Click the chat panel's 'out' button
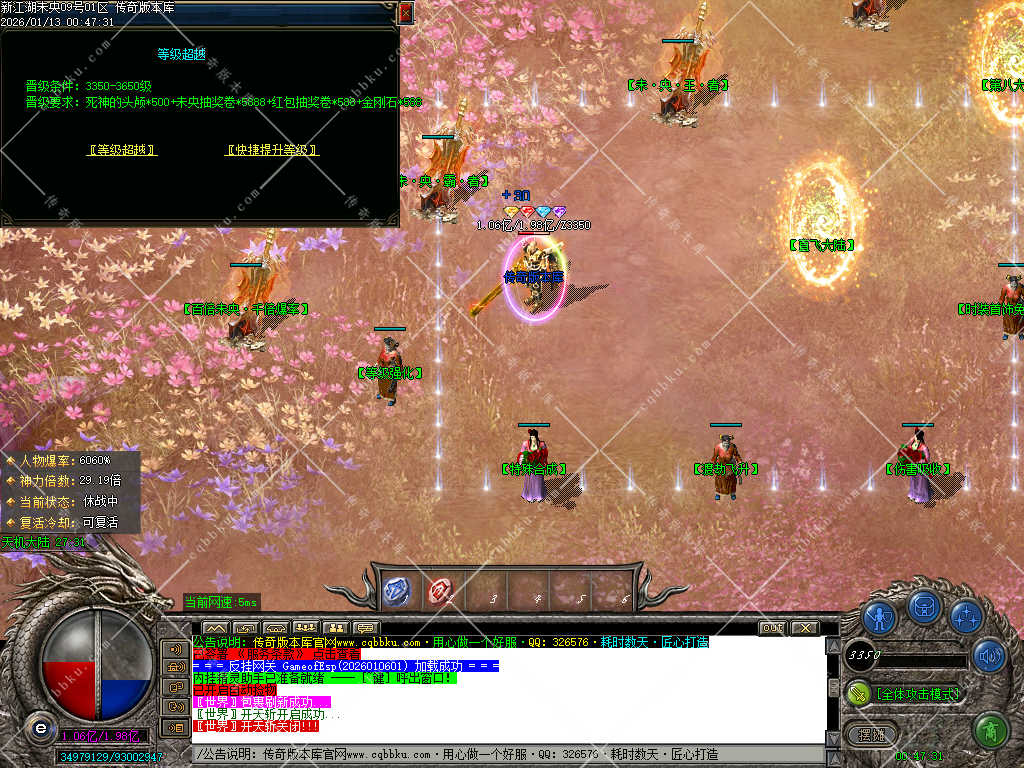 (772, 628)
